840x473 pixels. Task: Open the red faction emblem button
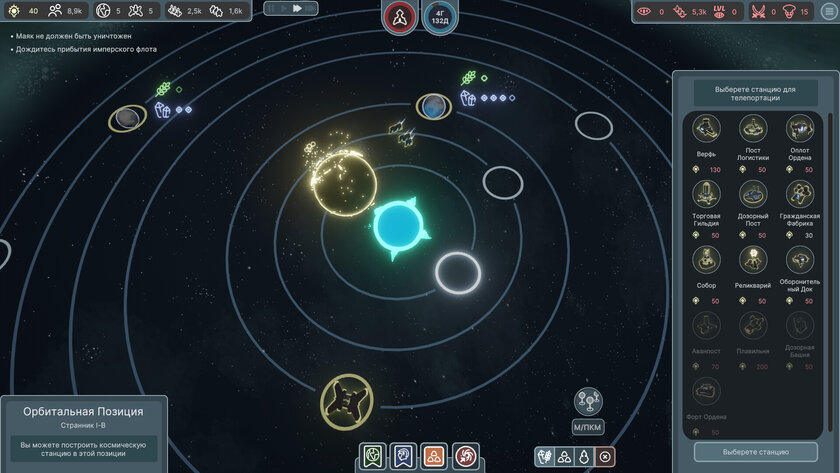click(x=399, y=17)
